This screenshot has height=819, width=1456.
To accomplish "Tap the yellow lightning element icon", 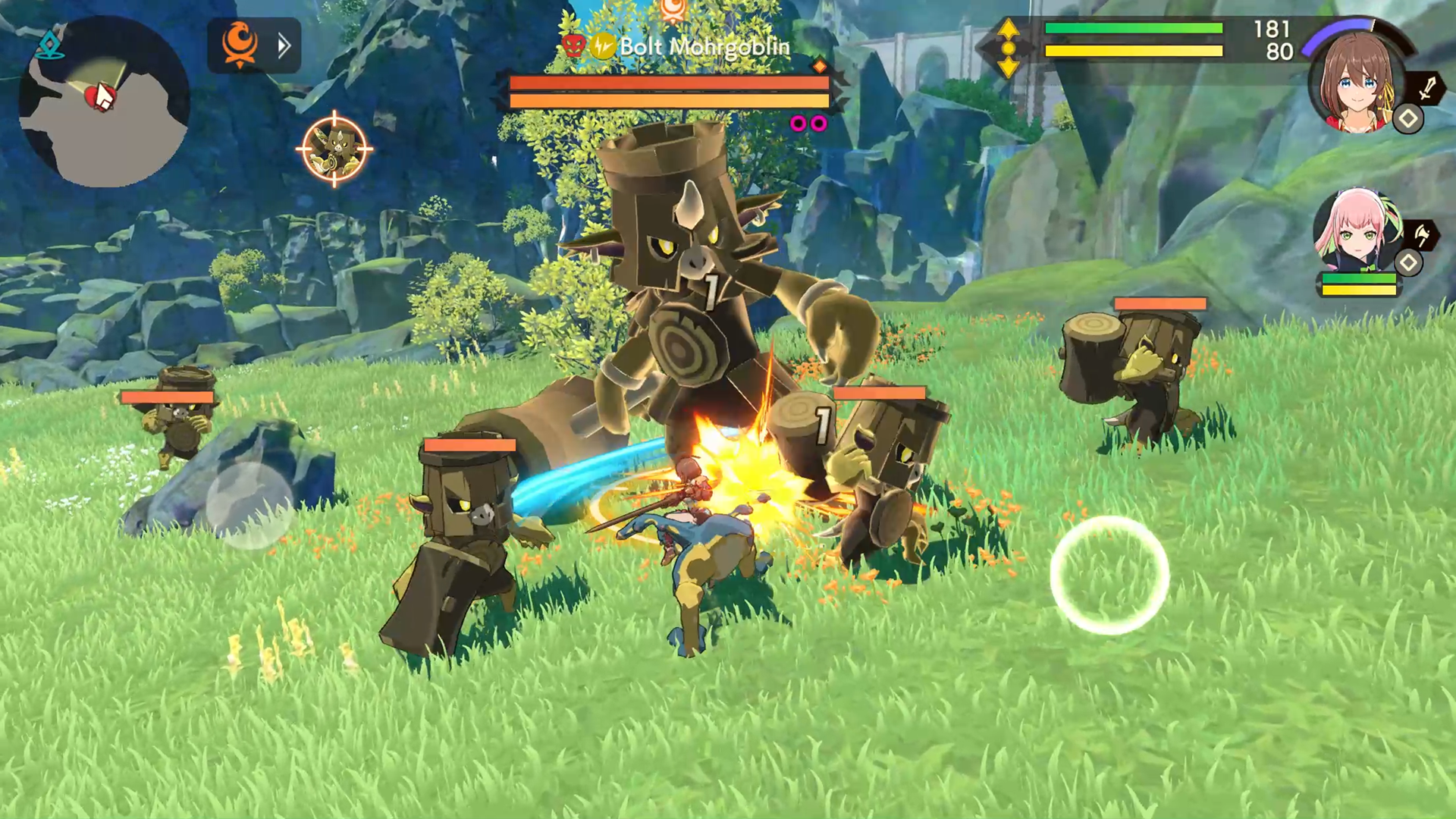I will (x=603, y=45).
